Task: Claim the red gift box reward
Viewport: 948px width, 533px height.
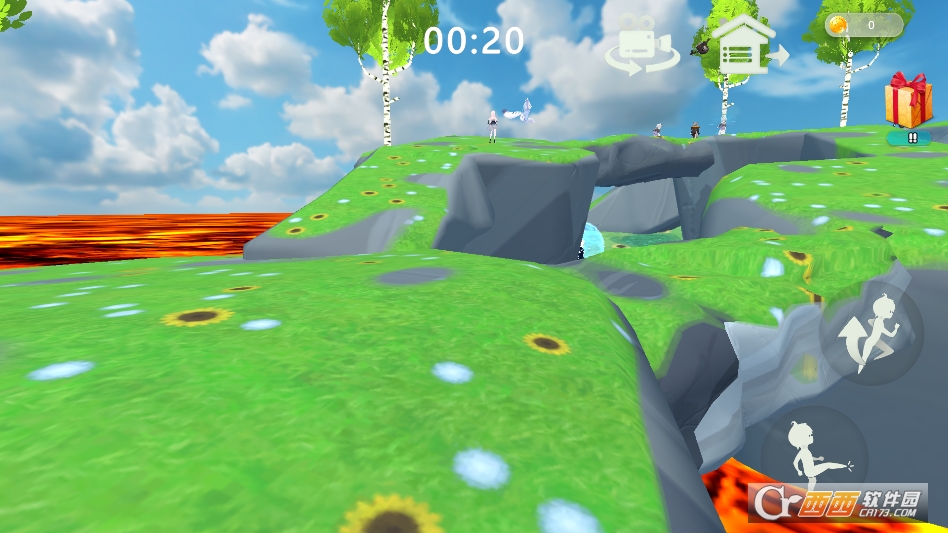Action: (x=908, y=102)
